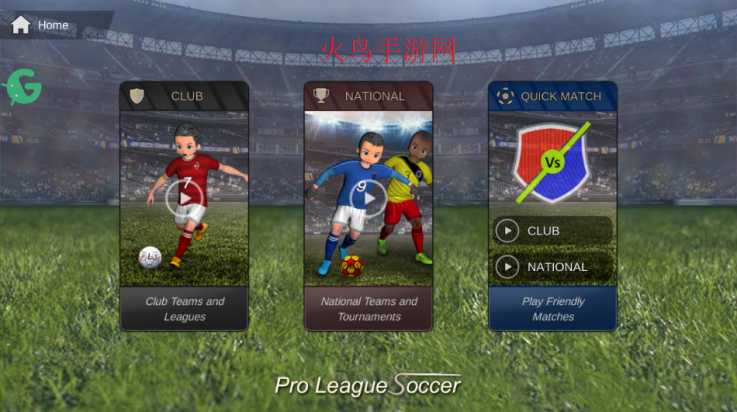Select the Club Teams and Leagues caption
The image size is (737, 412).
pyautogui.click(x=184, y=309)
